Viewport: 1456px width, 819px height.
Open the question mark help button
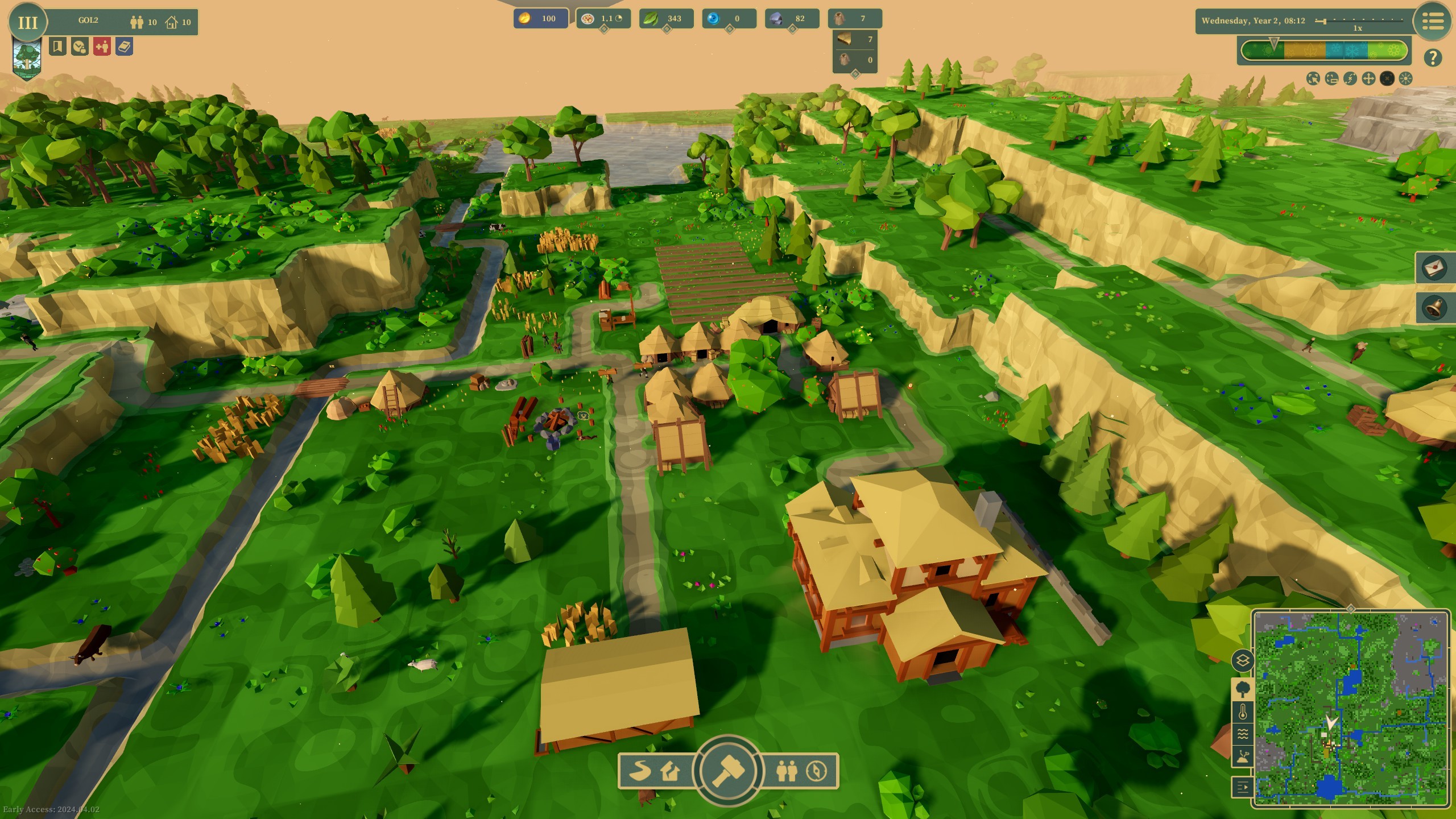tap(1433, 57)
